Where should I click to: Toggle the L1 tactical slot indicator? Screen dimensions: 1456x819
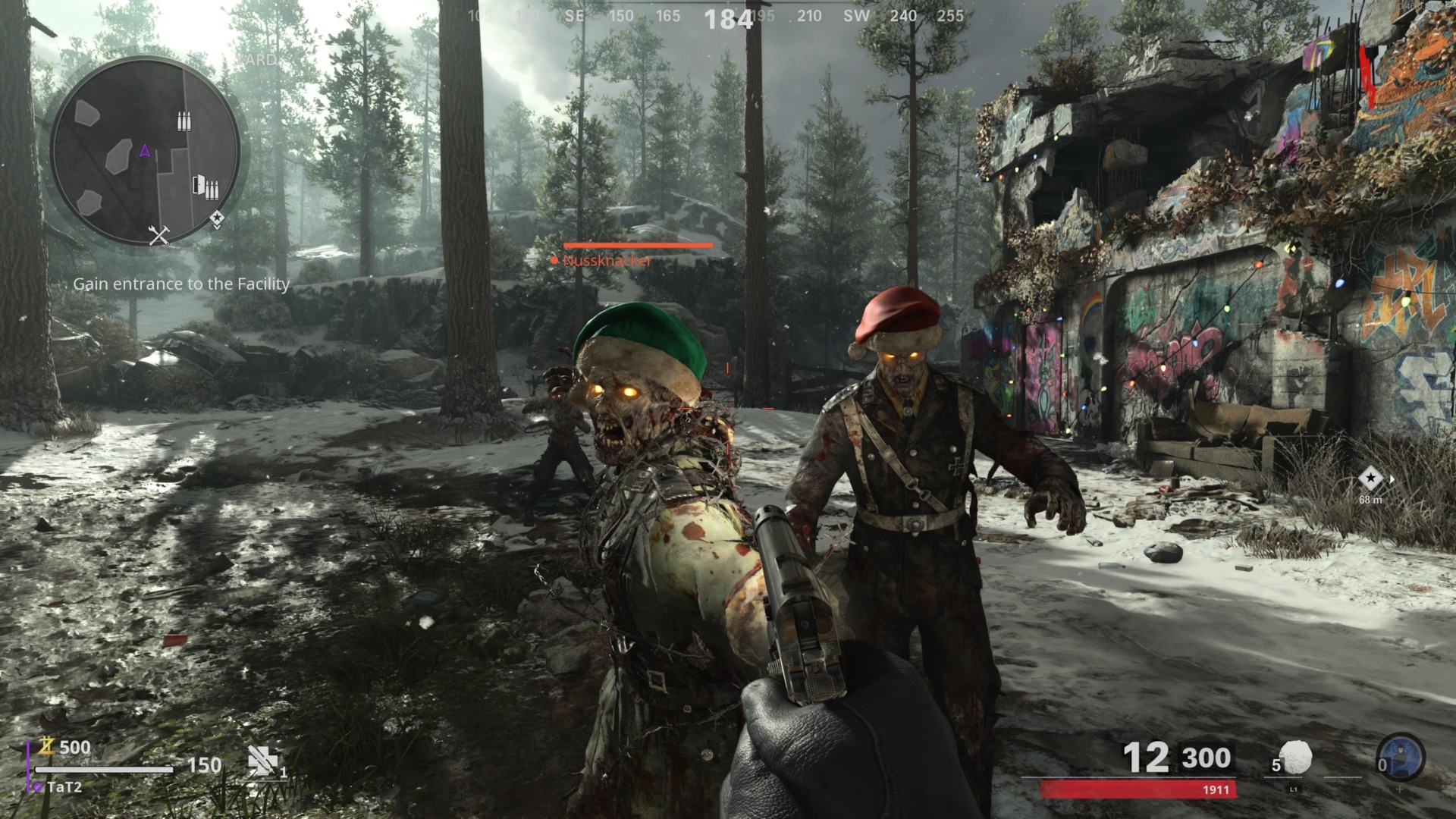1293,789
